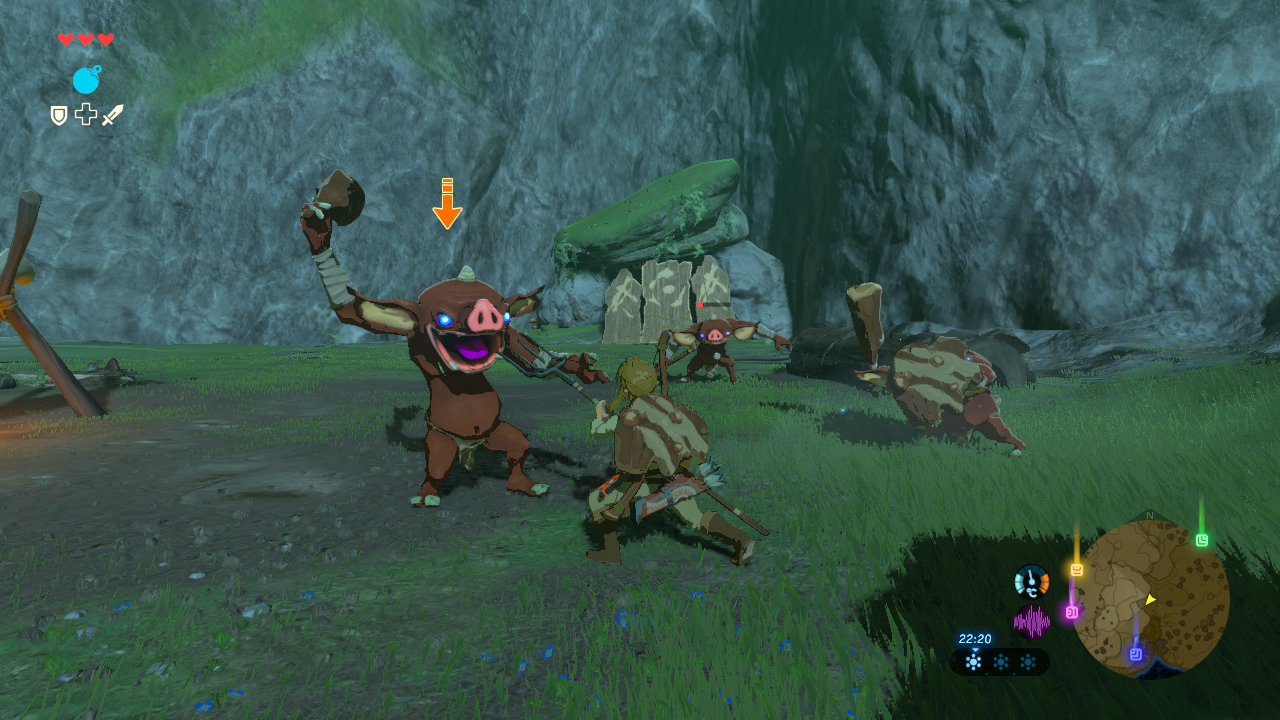This screenshot has height=720, width=1280.
Task: Click the blue shrine marker on the minimap
Action: (x=1136, y=654)
